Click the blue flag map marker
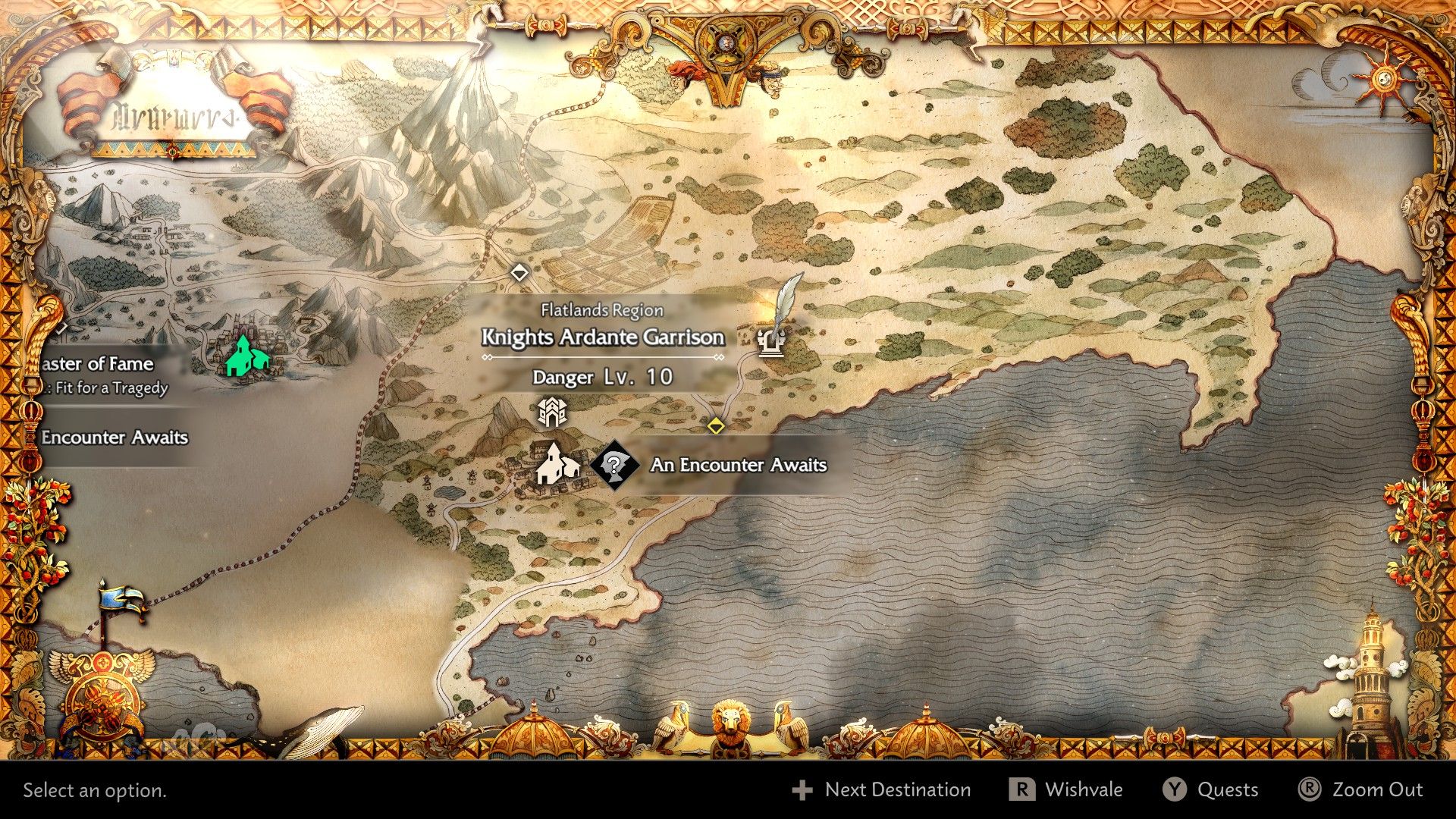1456x819 pixels. click(x=121, y=603)
